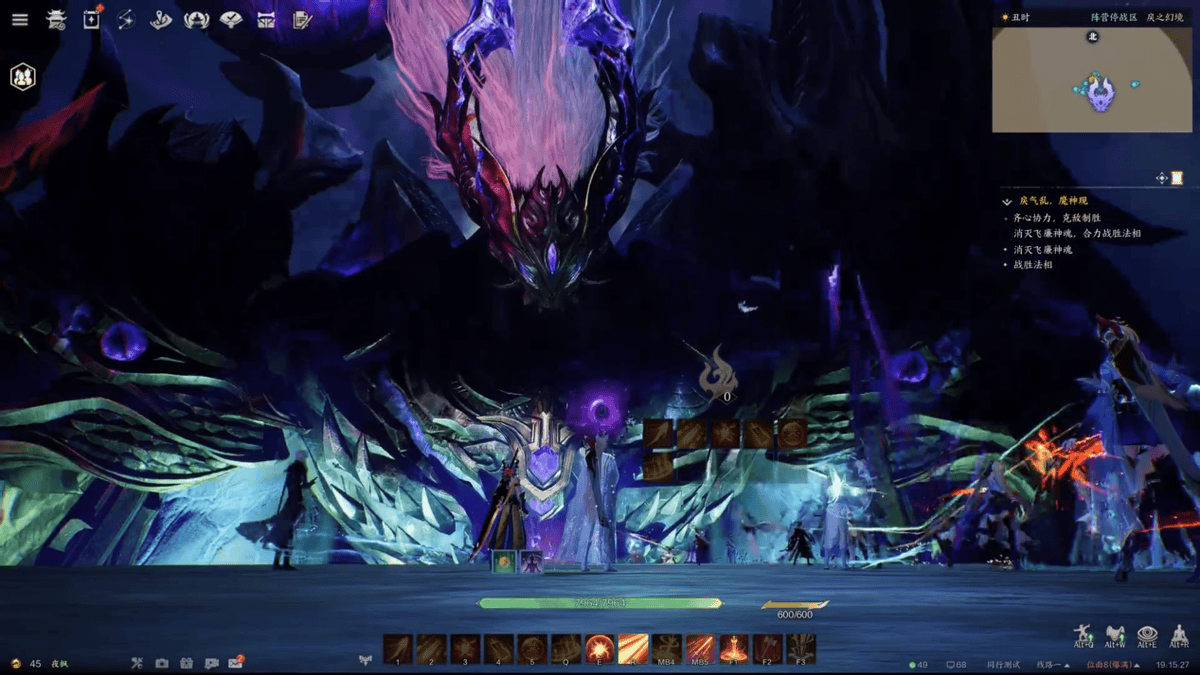The image size is (1200, 675).
Task: Open the mail icon with red badge
Action: [236, 663]
